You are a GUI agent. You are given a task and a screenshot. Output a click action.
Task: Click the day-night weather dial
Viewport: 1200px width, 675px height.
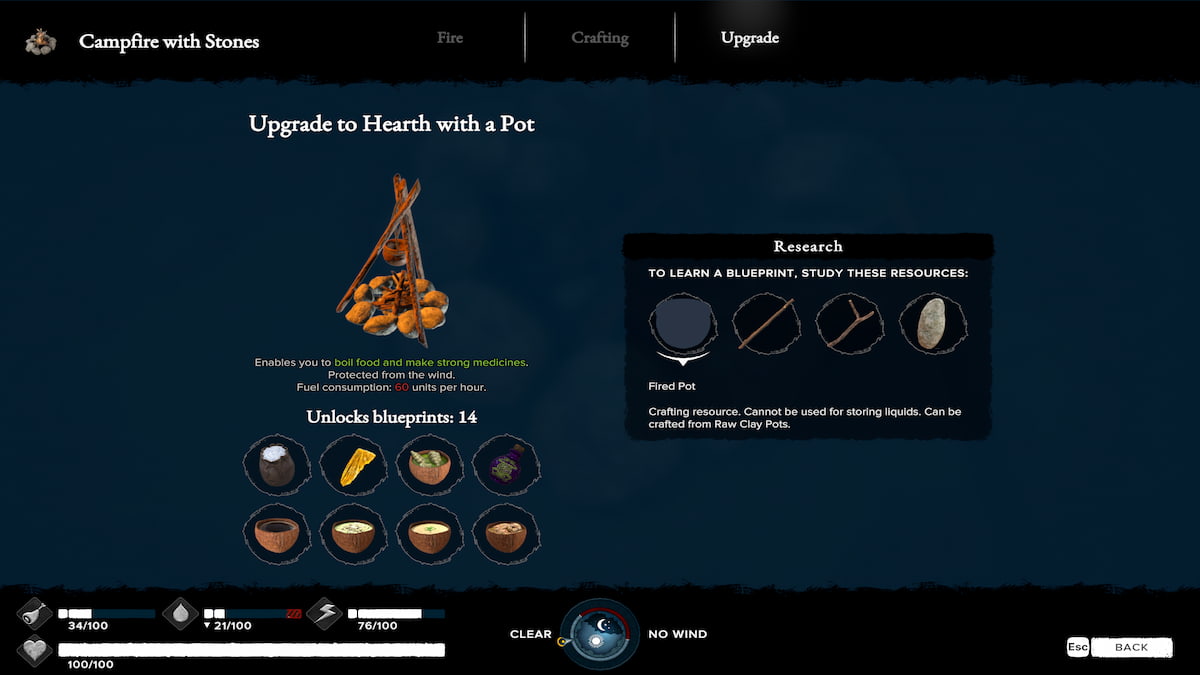[598, 633]
